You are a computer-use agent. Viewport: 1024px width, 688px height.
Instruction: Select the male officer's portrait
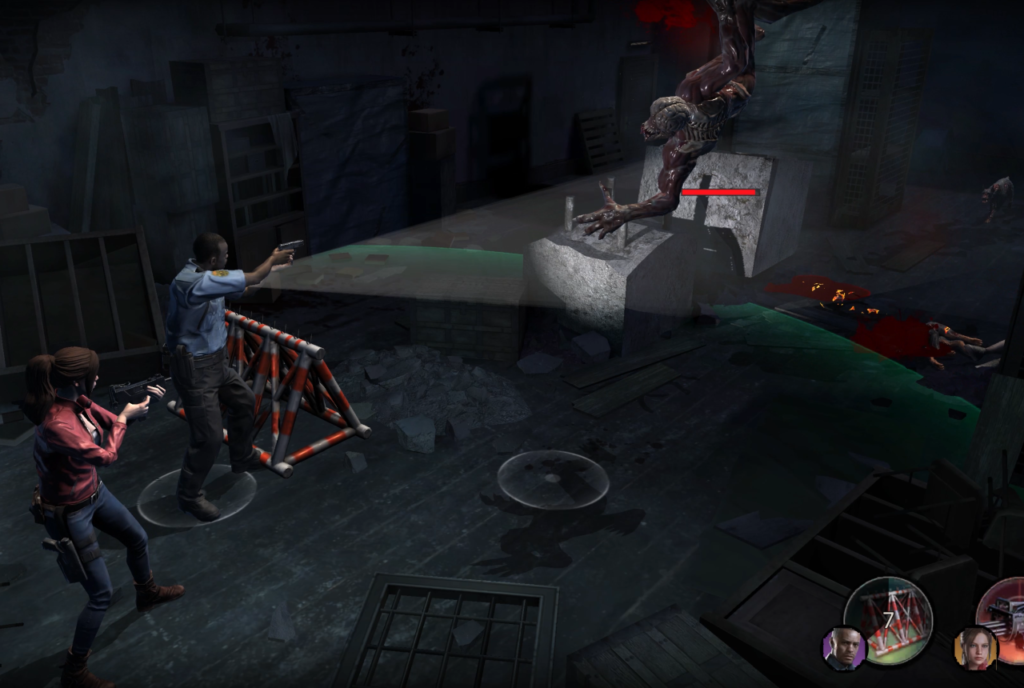pos(843,649)
